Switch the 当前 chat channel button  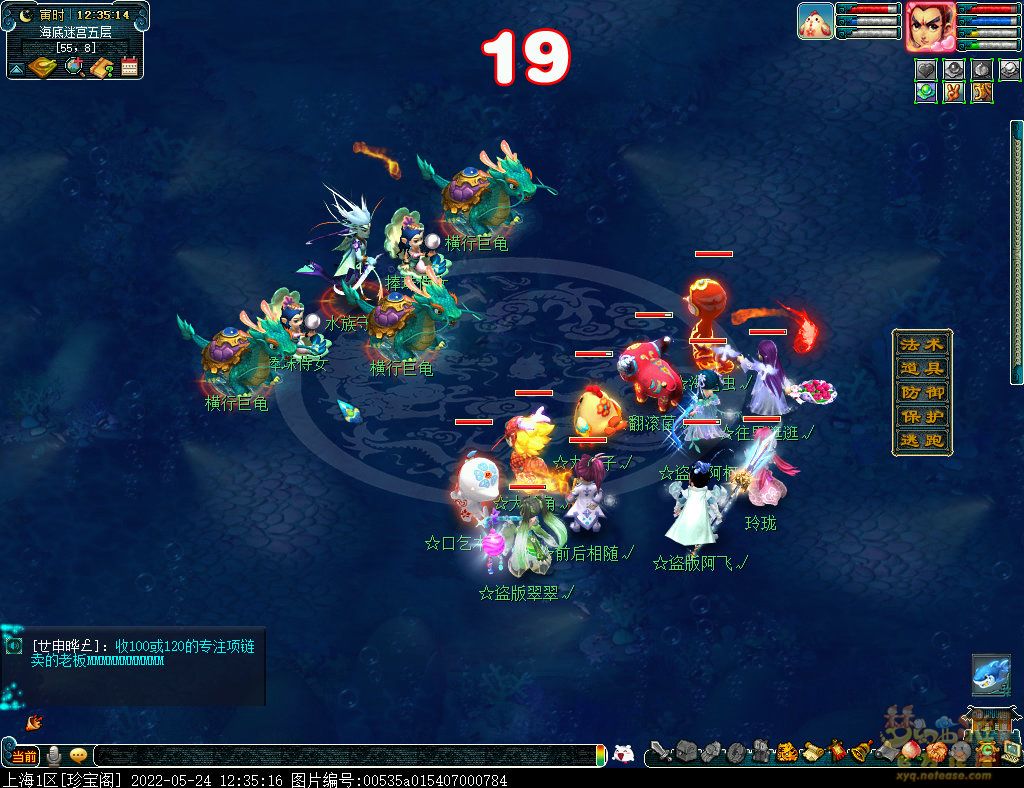coord(24,756)
